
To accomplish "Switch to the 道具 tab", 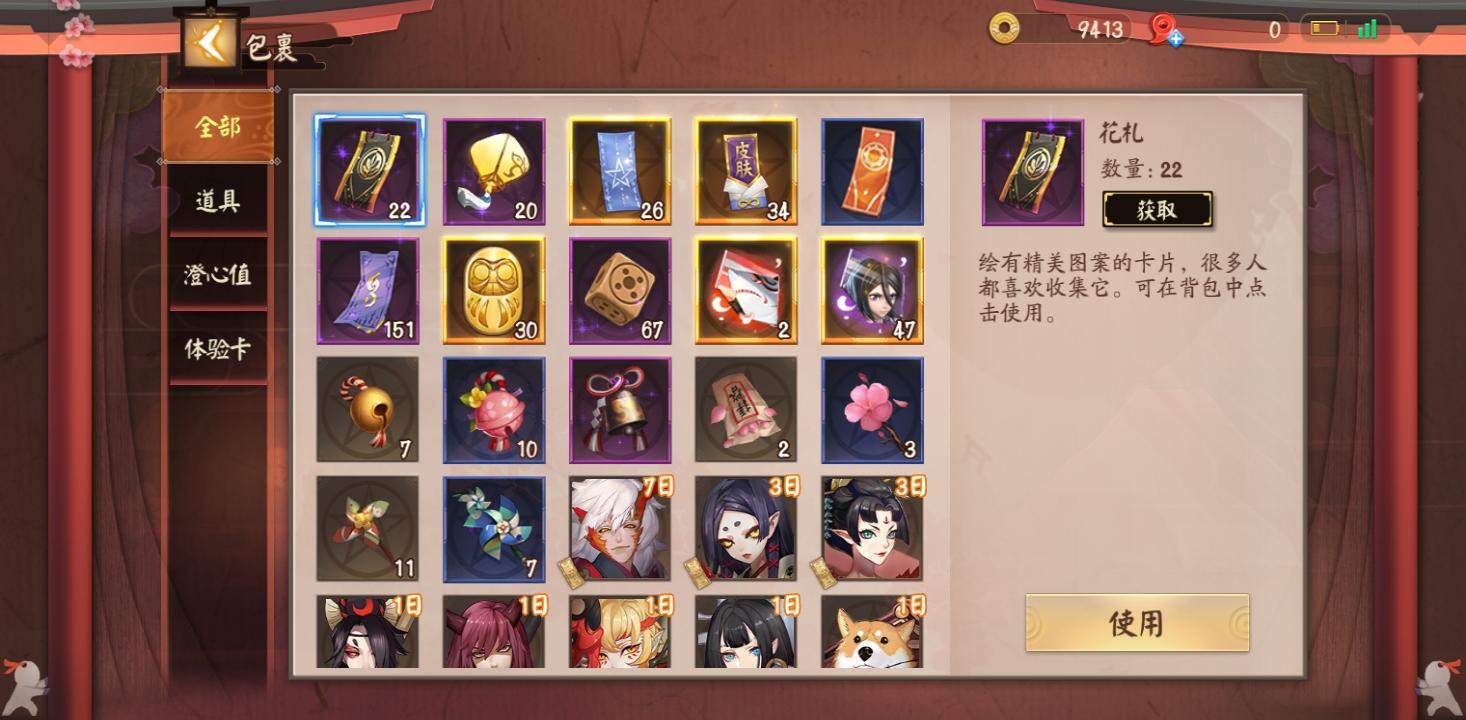I will [x=217, y=199].
